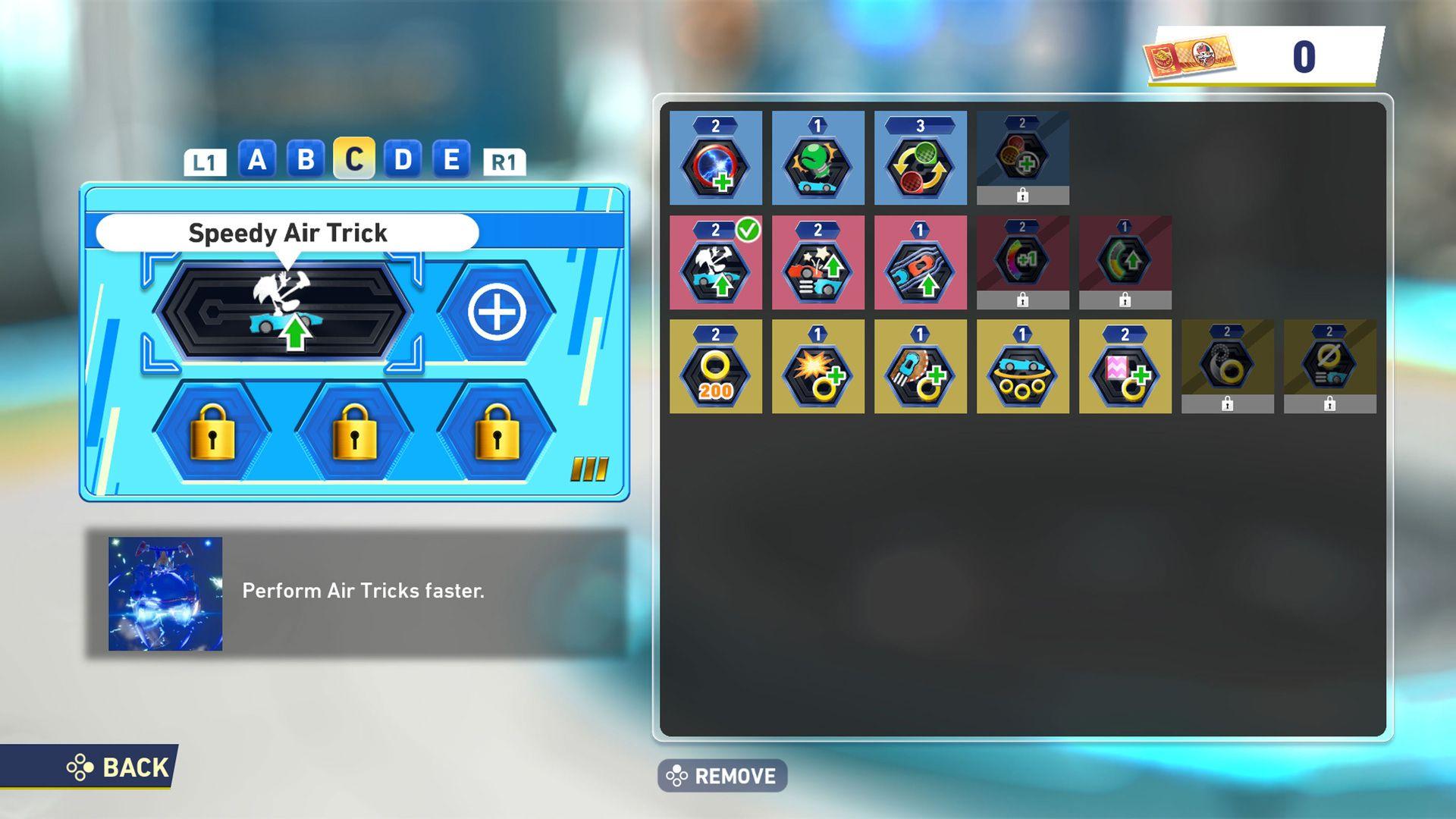Viewport: 1456px width, 819px height.
Task: Switch to slot D
Action: pos(404,160)
